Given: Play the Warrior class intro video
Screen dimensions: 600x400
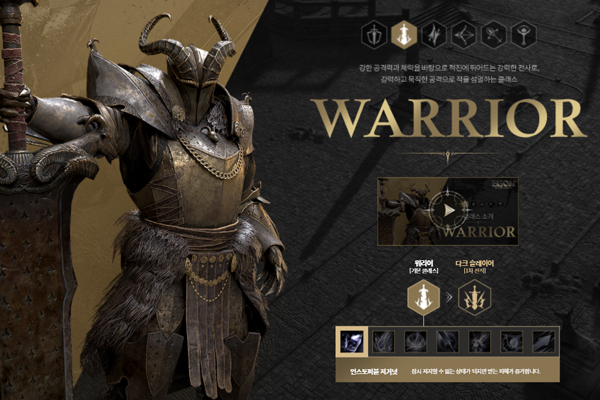Looking at the screenshot, I should [x=449, y=210].
